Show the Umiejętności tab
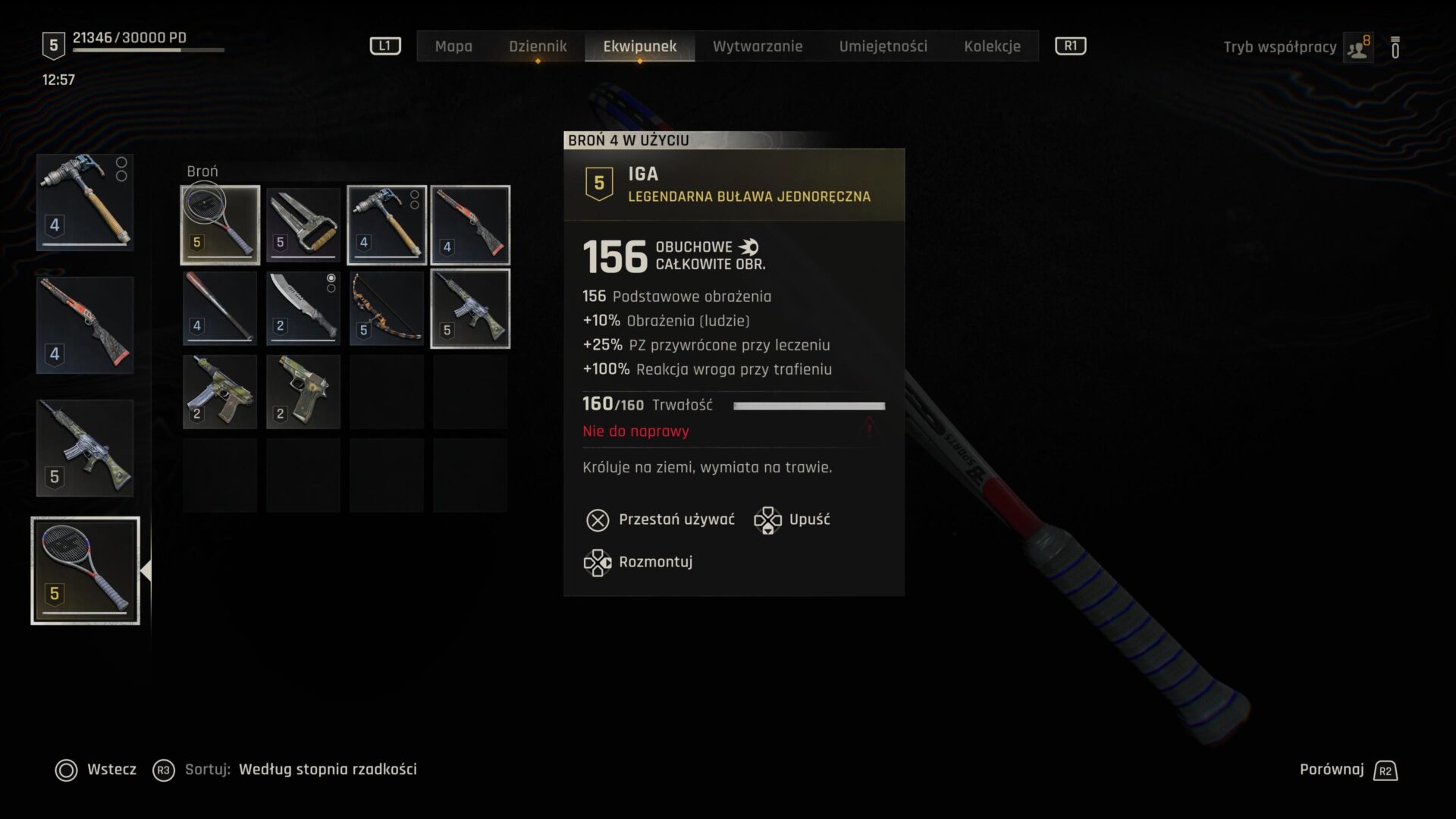 [883, 46]
